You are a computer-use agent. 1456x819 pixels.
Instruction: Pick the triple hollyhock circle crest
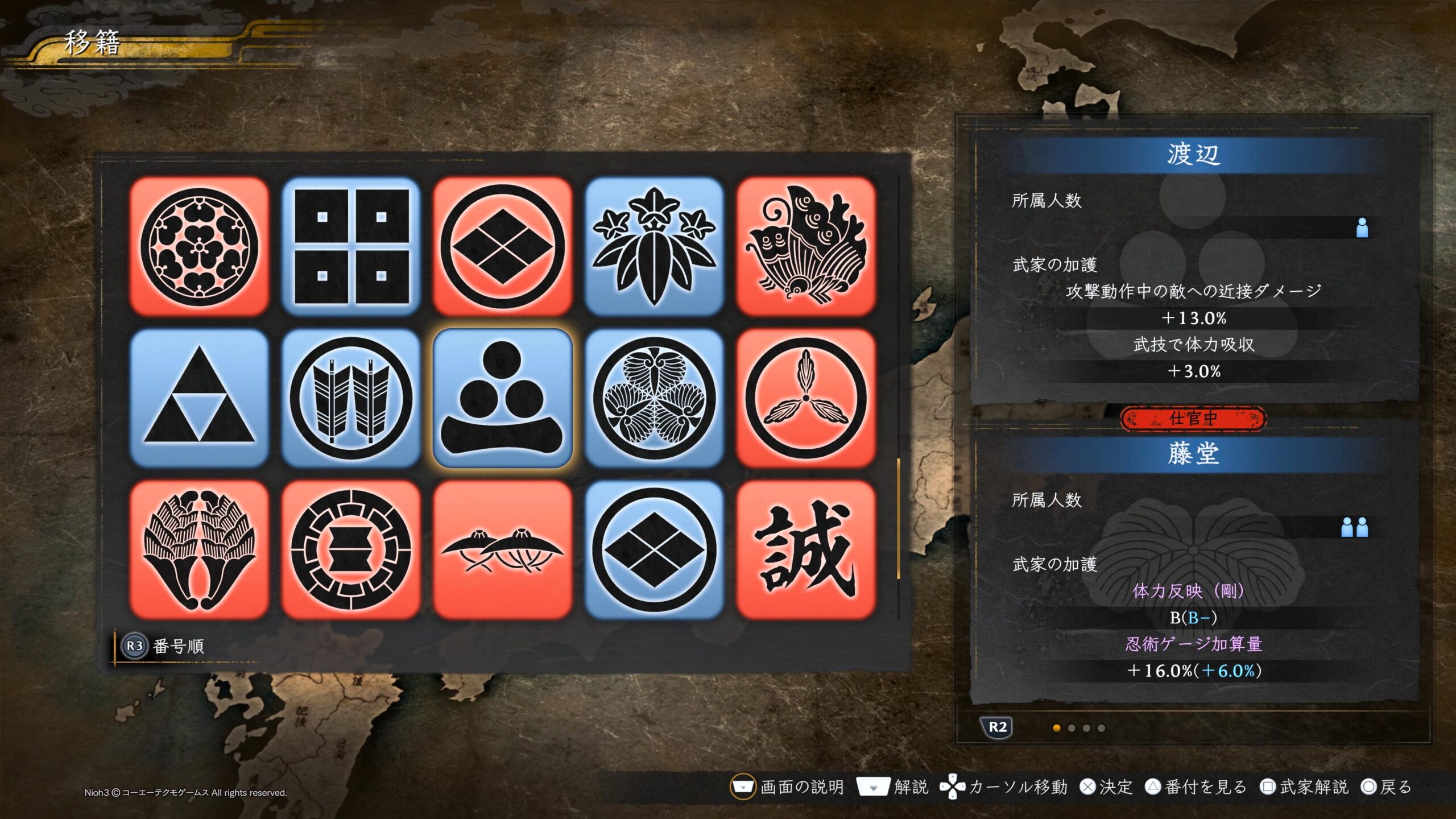[x=654, y=398]
